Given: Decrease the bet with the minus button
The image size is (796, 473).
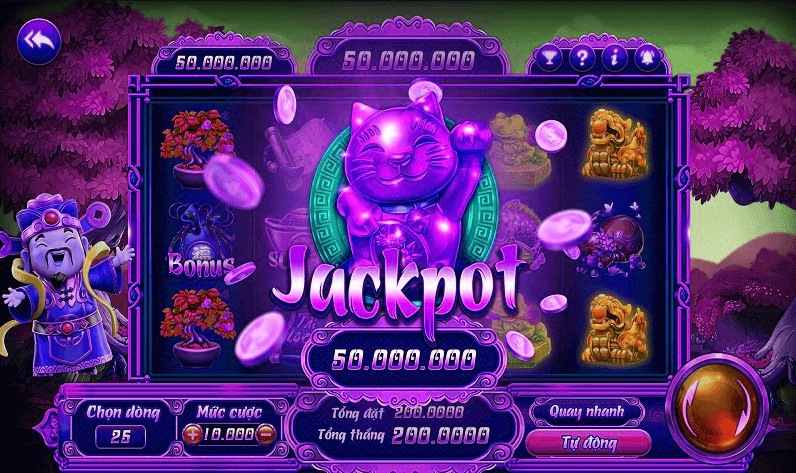Looking at the screenshot, I should (x=265, y=435).
